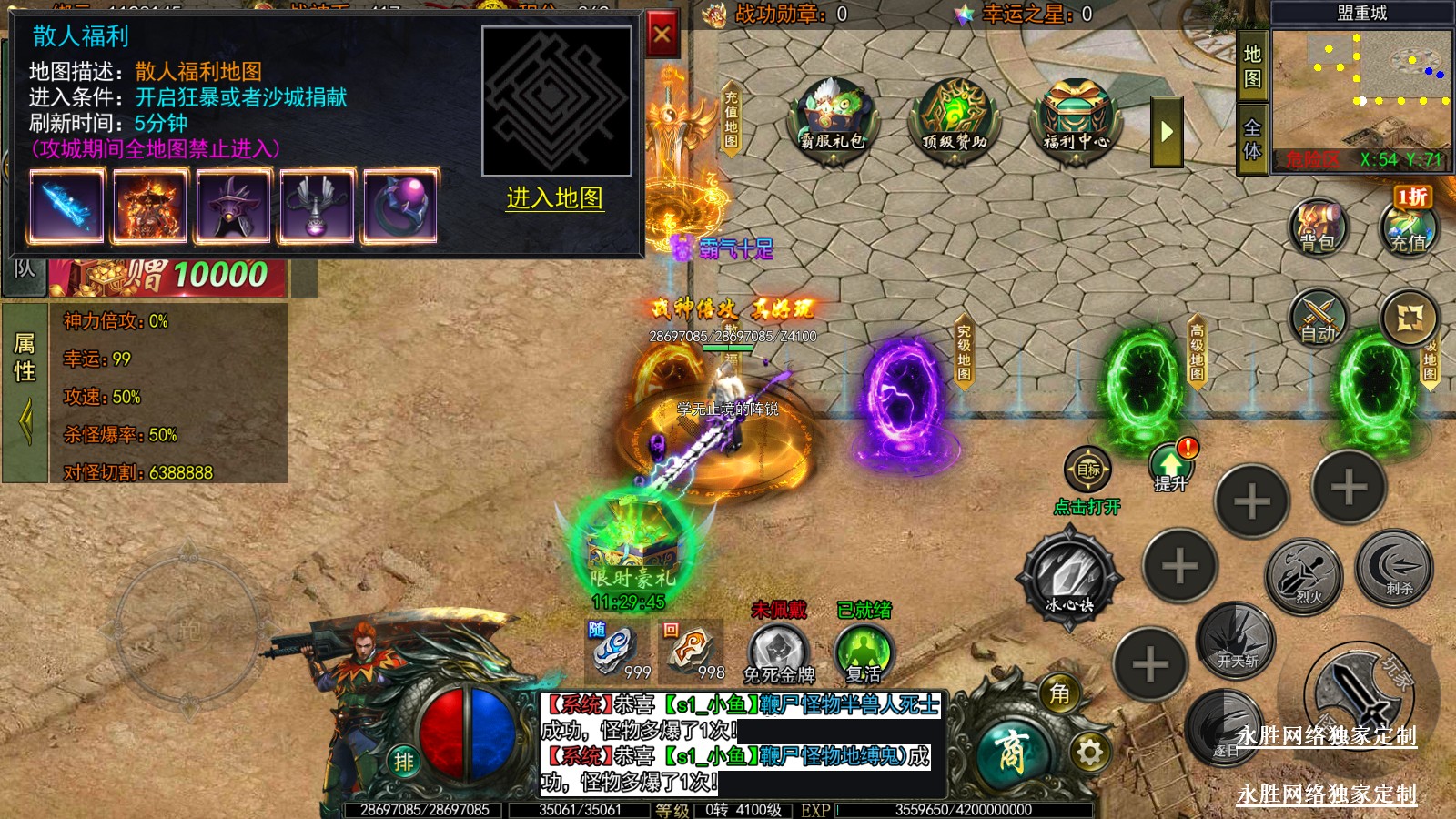This screenshot has height=819, width=1456.
Task: Open the minimap of 盟重城
Action: pos(1361,91)
